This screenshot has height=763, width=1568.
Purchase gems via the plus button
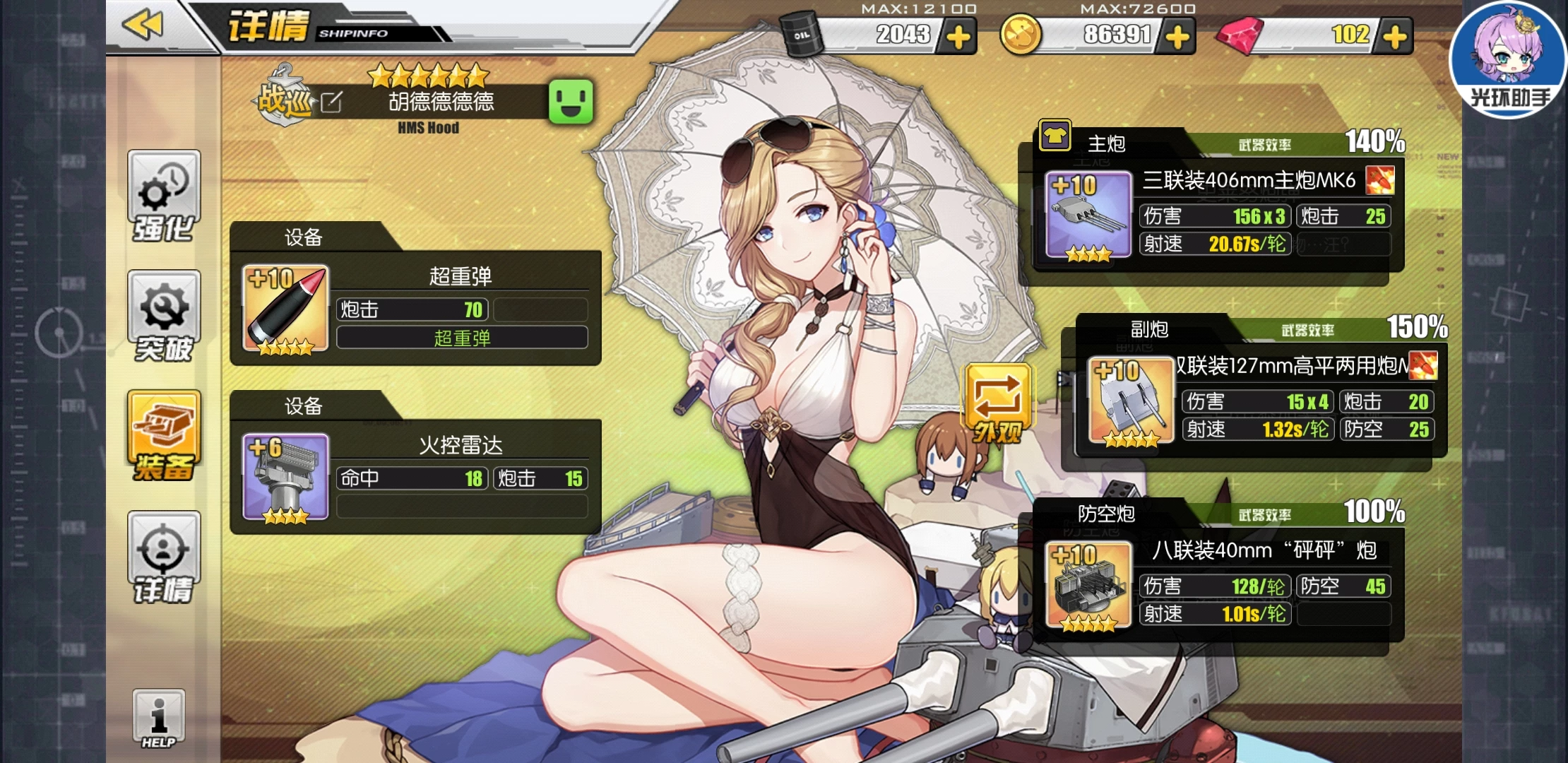click(x=1395, y=37)
